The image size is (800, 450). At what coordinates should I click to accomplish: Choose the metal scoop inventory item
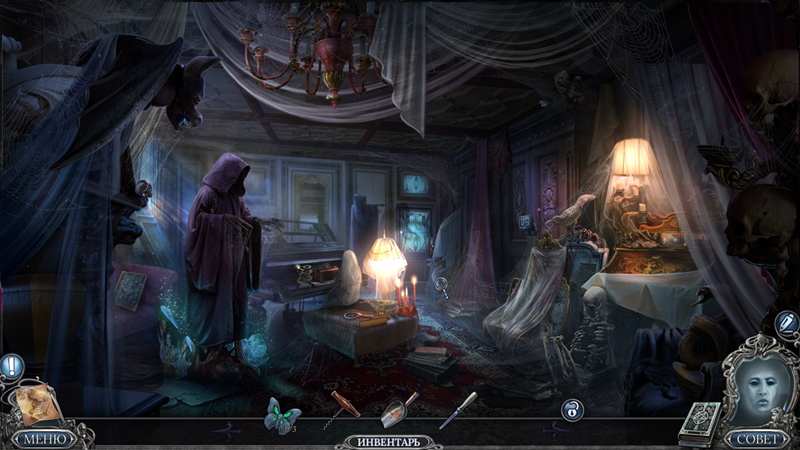(400, 408)
